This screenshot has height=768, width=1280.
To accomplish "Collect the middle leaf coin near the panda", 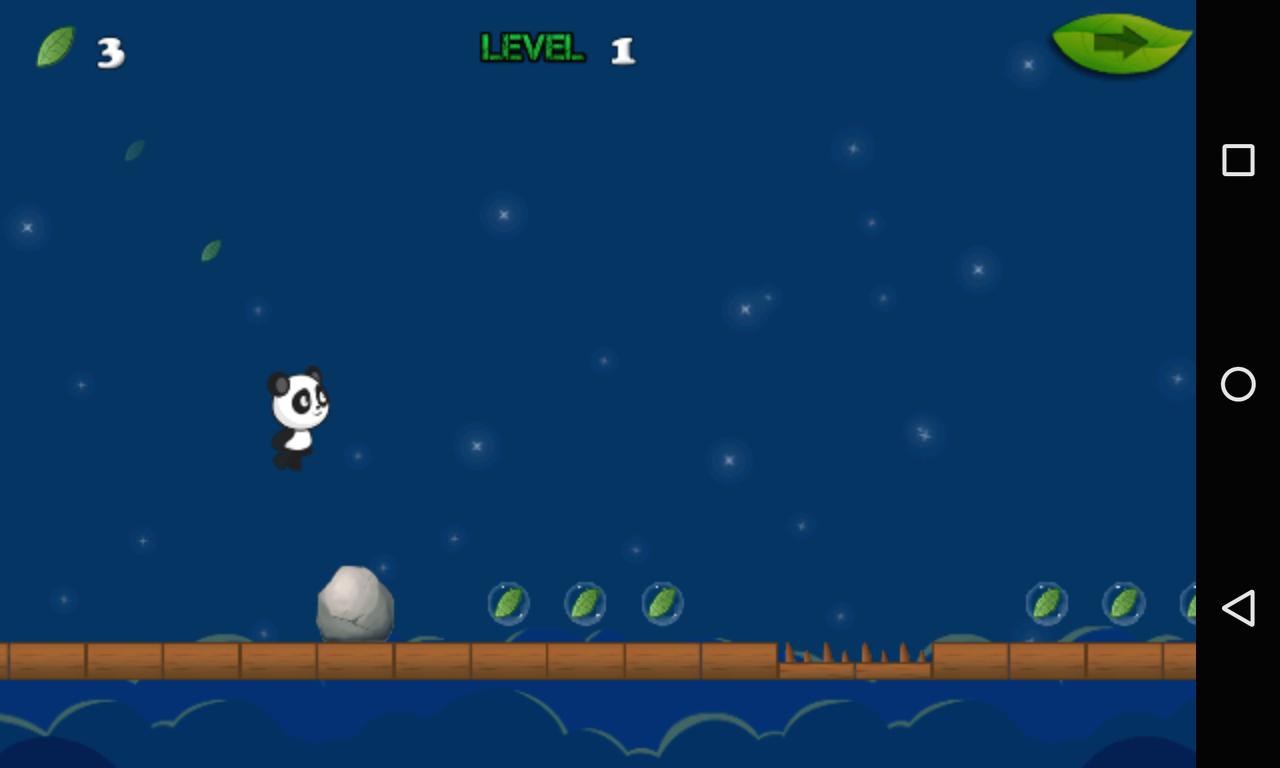I will click(585, 602).
